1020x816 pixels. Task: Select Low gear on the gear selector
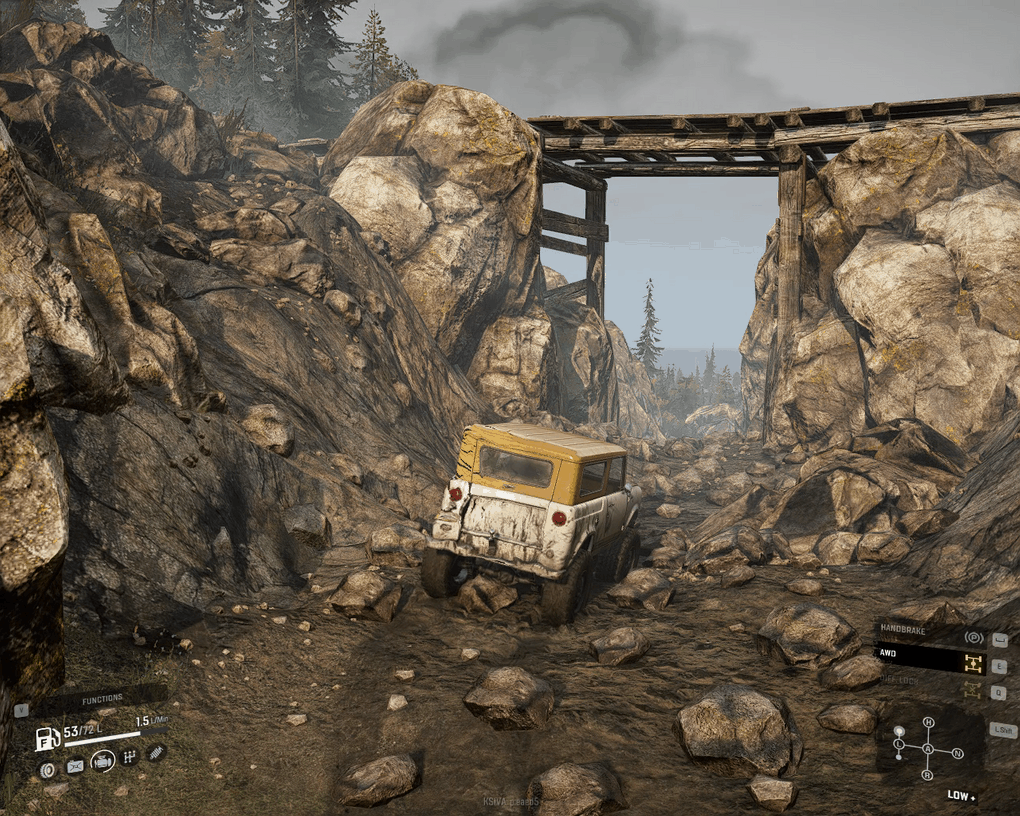[899, 745]
